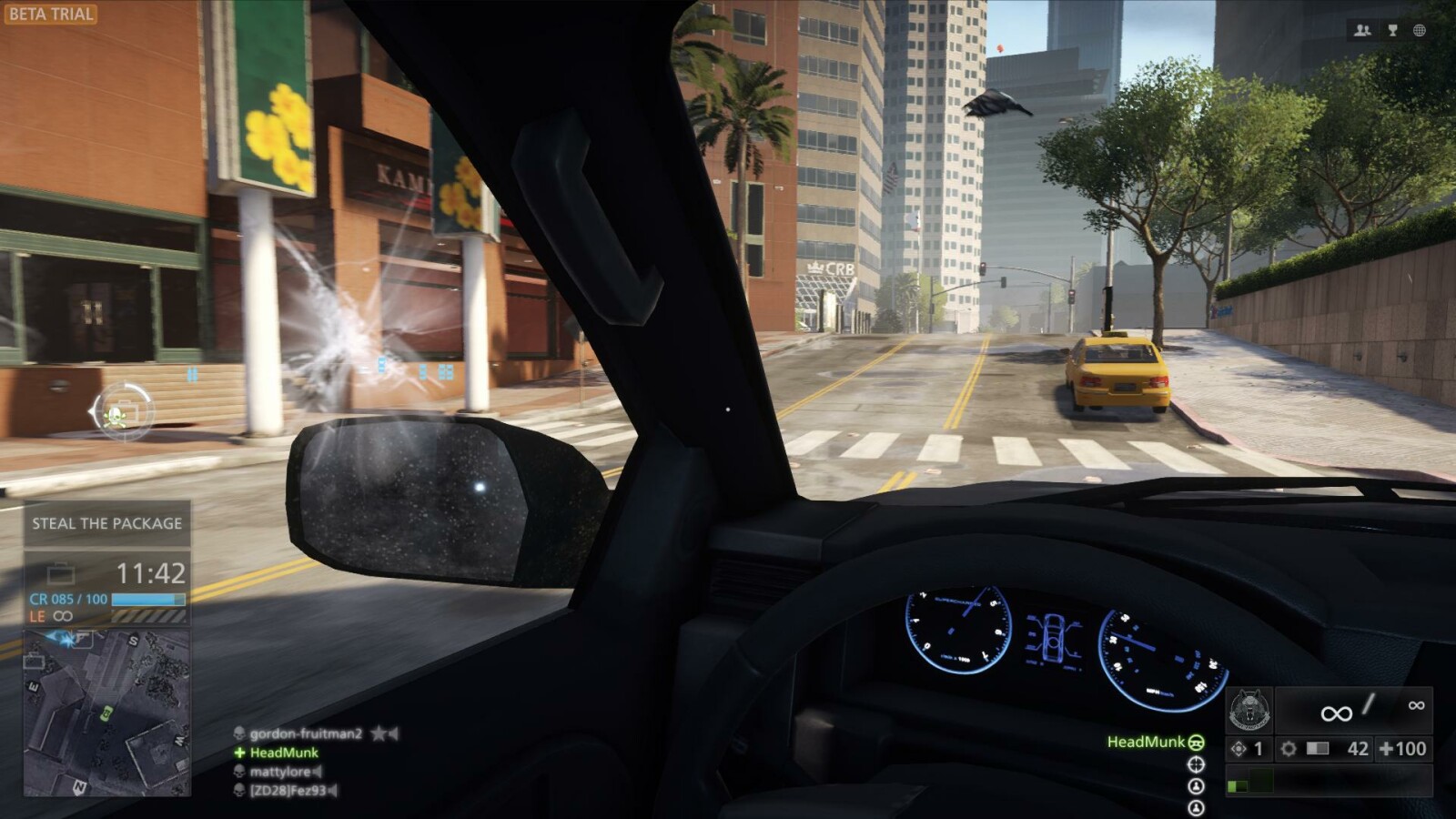Viewport: 1456px width, 819px height.
Task: Click the steering wheel driver seat icon
Action: tap(1196, 743)
